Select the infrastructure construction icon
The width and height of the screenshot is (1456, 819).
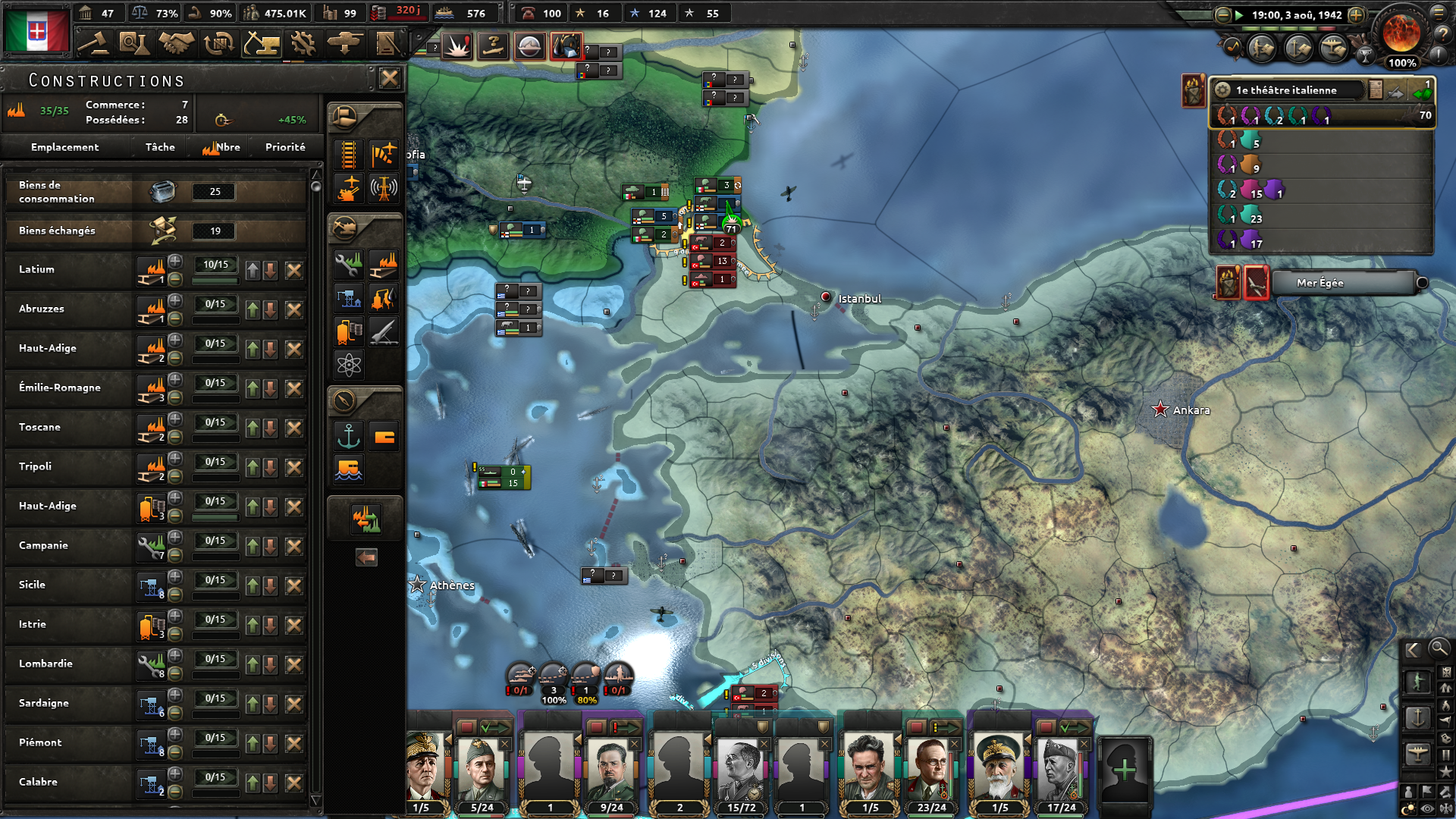coord(348,154)
